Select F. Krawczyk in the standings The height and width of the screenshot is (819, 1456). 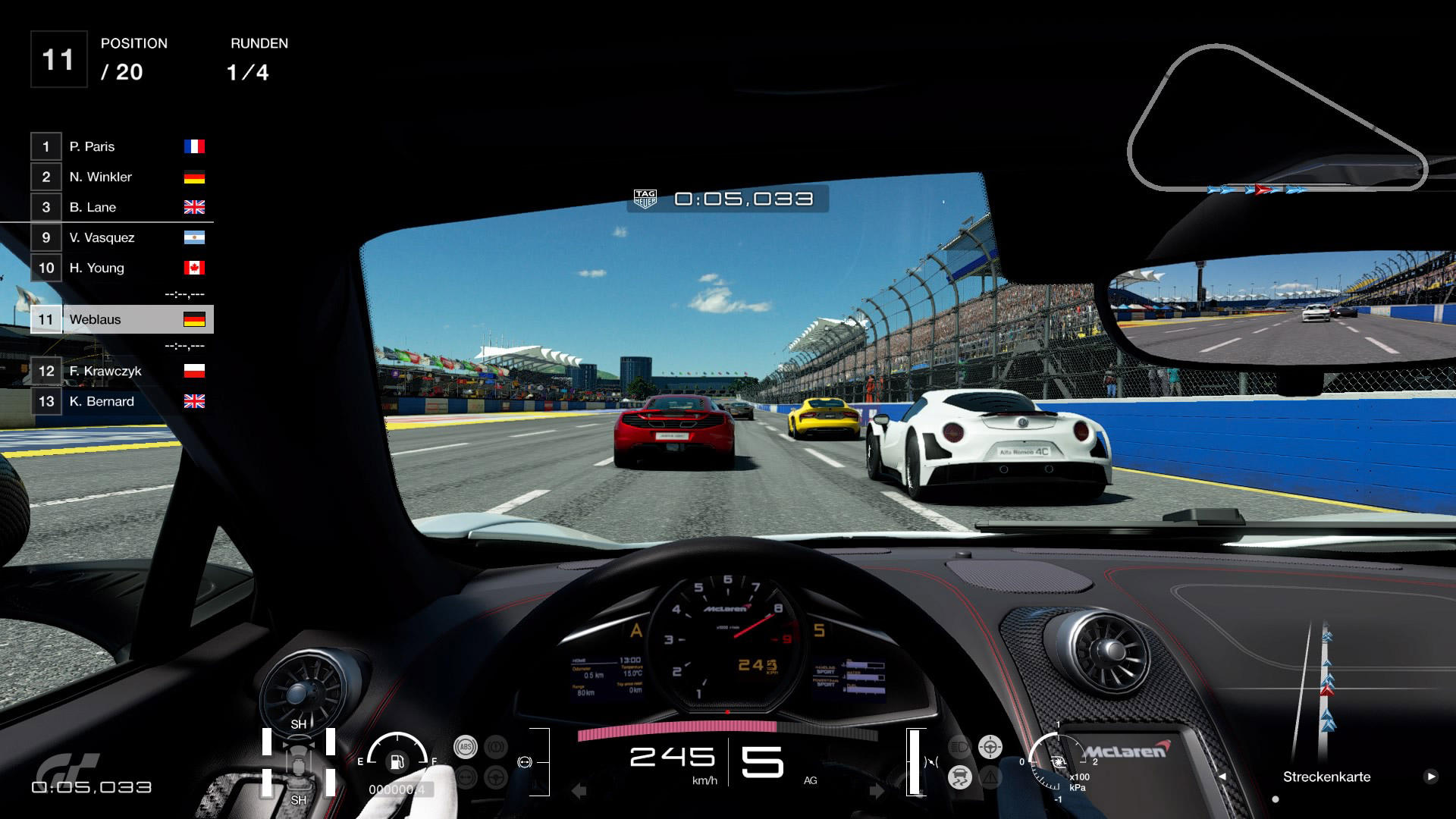click(x=118, y=371)
